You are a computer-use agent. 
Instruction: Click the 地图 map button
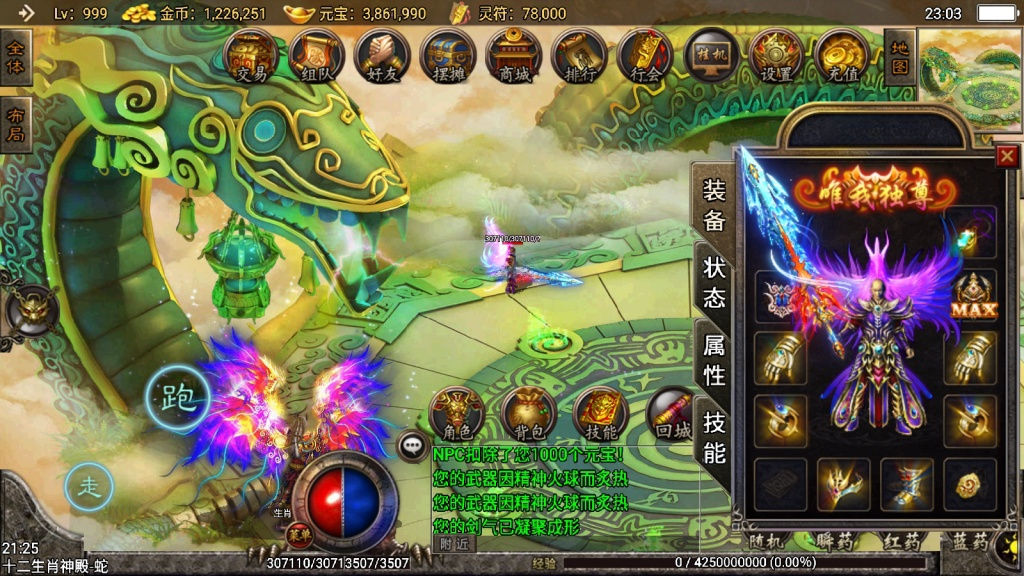click(x=899, y=56)
